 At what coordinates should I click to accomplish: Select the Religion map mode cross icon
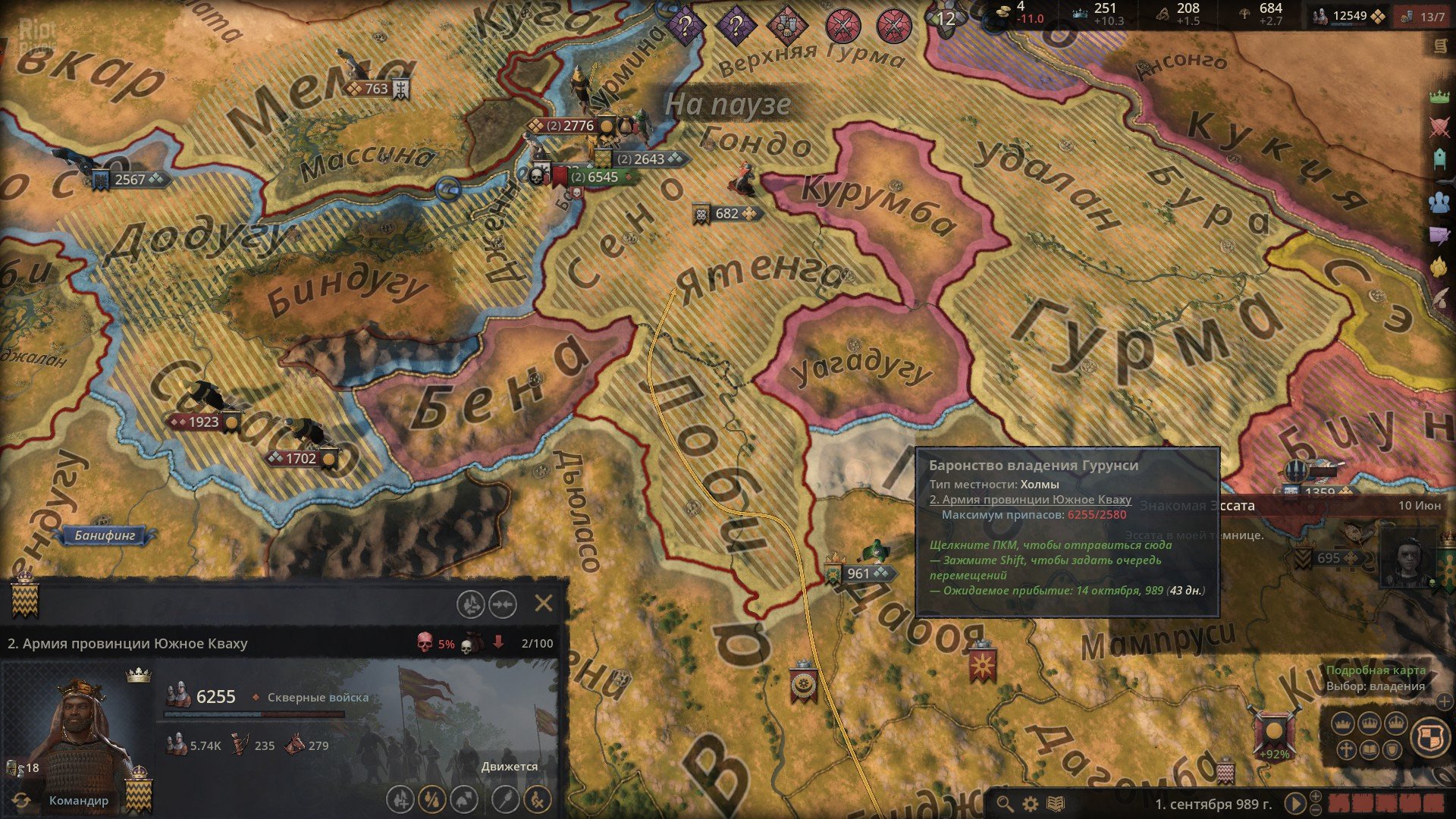click(x=1346, y=748)
